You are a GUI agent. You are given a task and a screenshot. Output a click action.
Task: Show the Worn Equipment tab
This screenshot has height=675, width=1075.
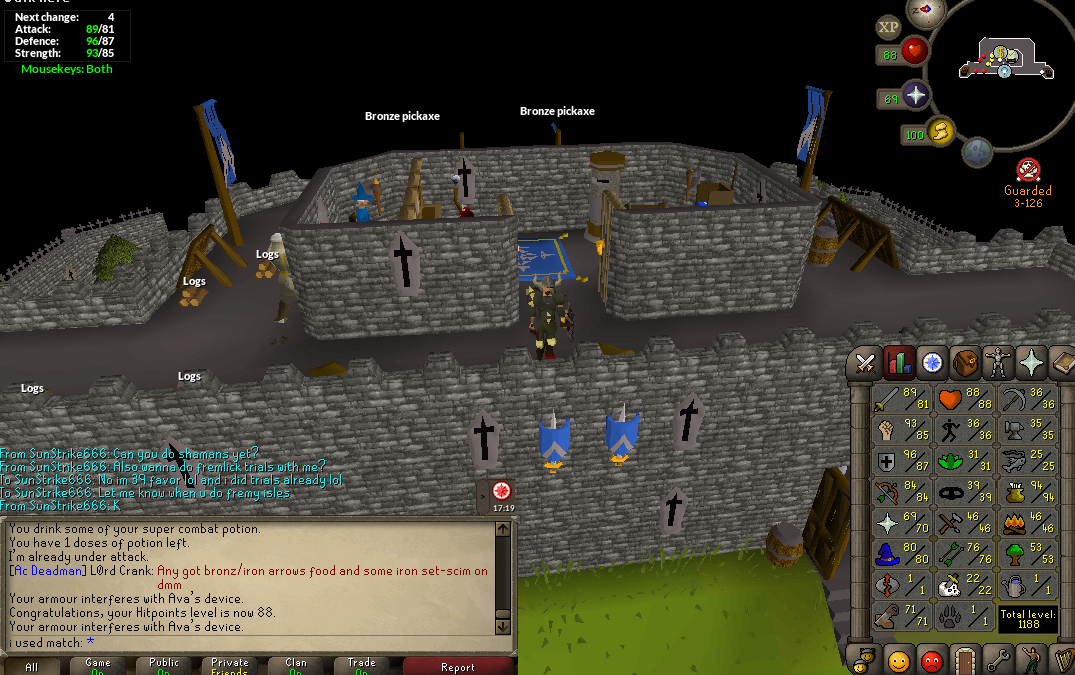pyautogui.click(x=998, y=362)
